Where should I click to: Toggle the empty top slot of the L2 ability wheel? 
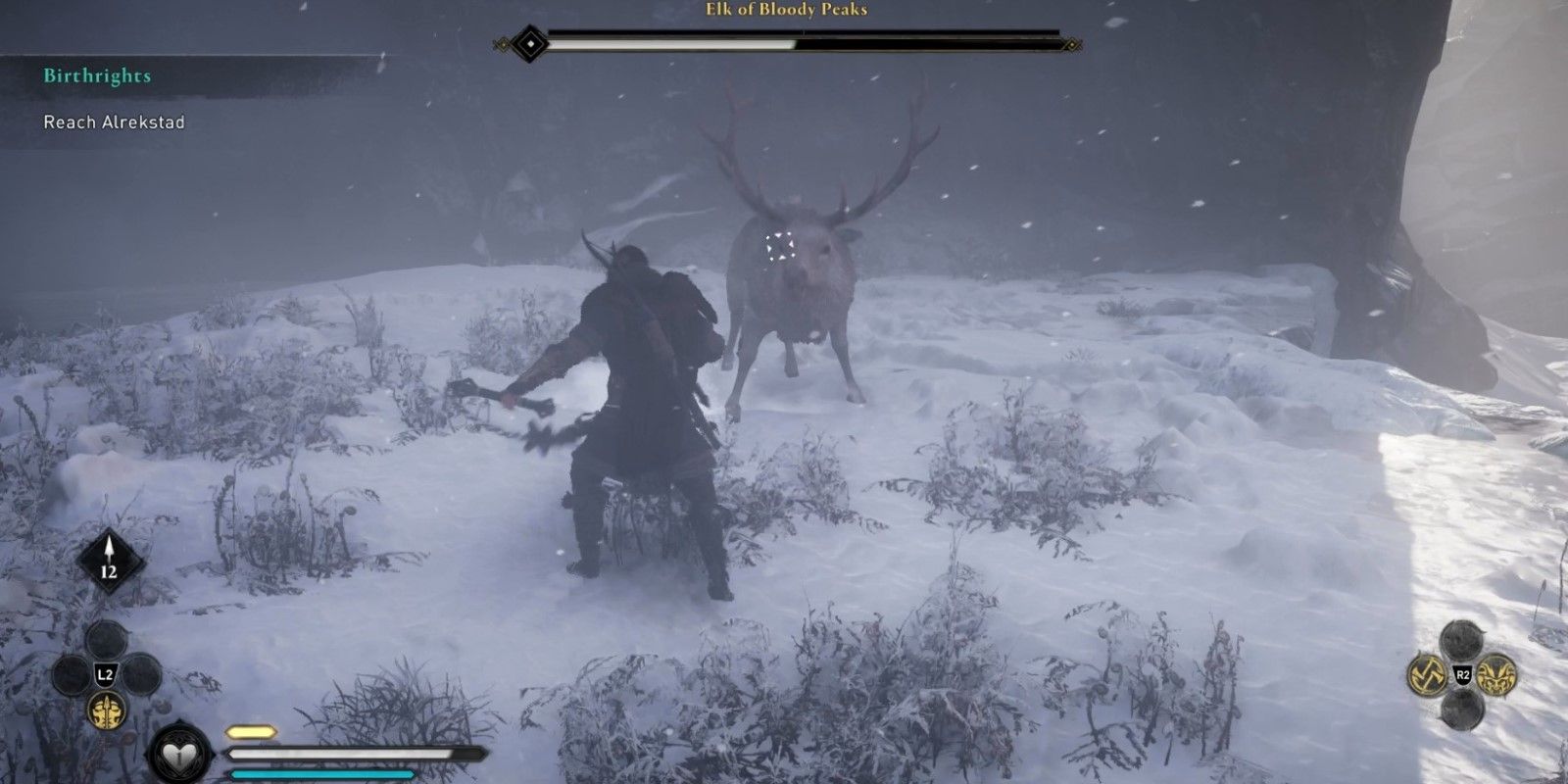pos(107,640)
